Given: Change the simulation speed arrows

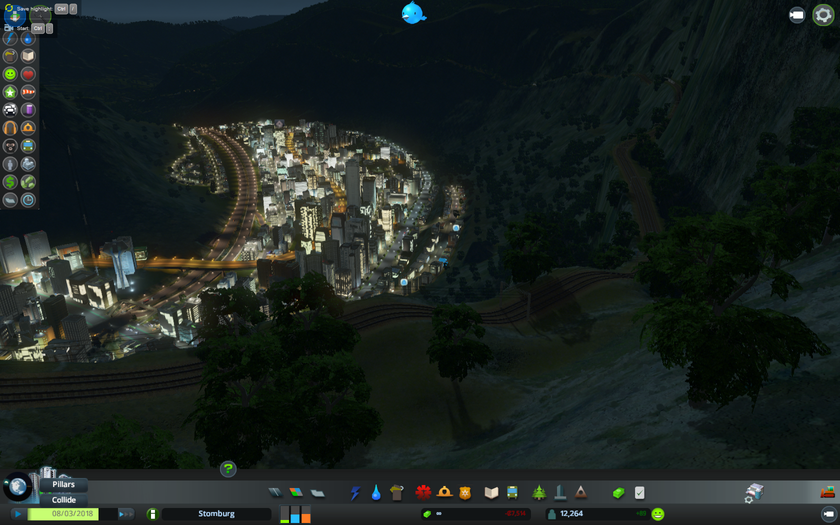Looking at the screenshot, I should pyautogui.click(x=125, y=514).
